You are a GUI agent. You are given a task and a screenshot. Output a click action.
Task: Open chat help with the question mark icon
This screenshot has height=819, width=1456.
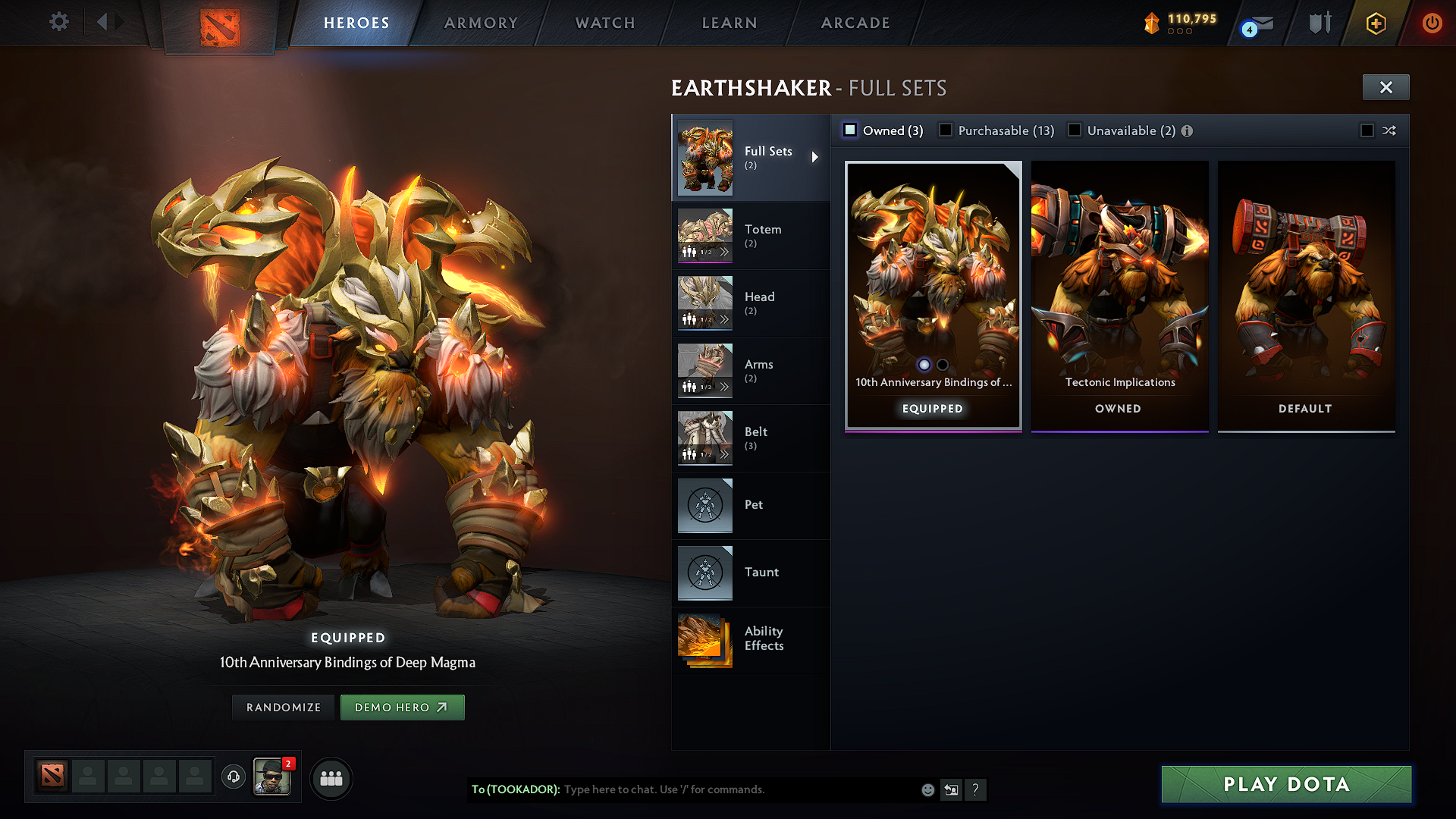976,789
